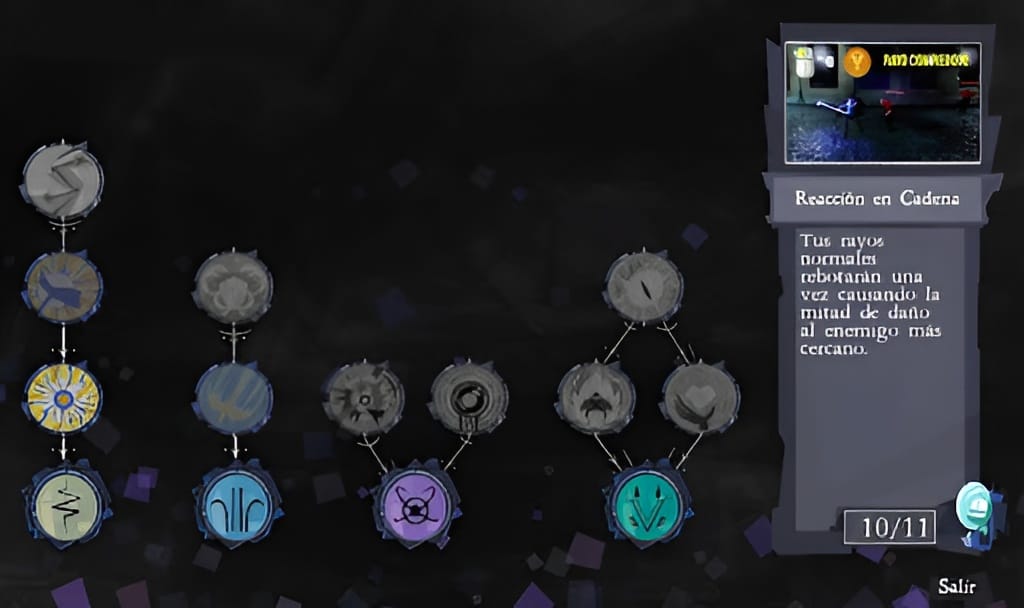Select the gray jagged lightning bolt skill
The image size is (1024, 608).
[62, 181]
